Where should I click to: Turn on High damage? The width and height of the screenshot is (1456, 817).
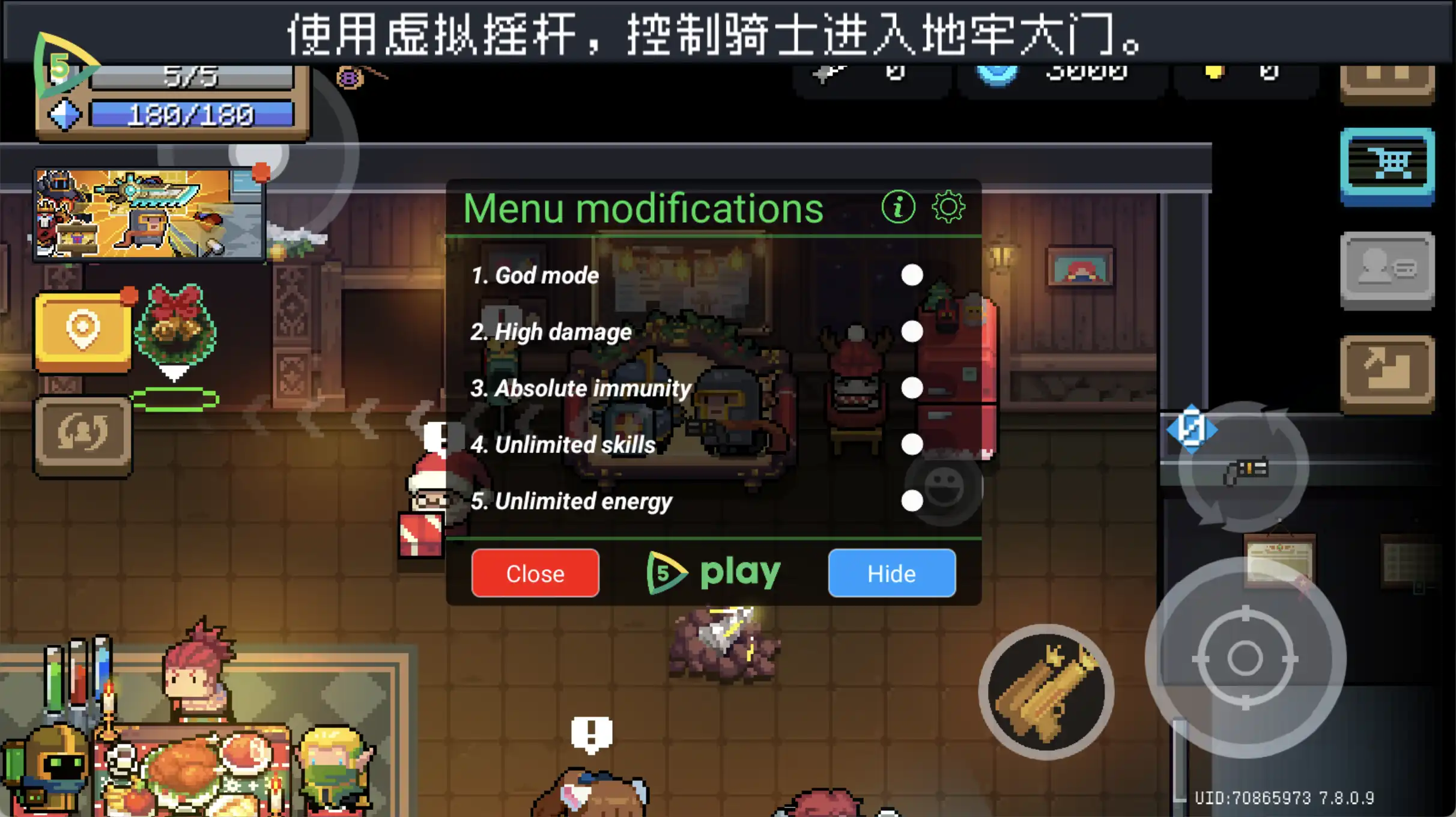point(912,331)
